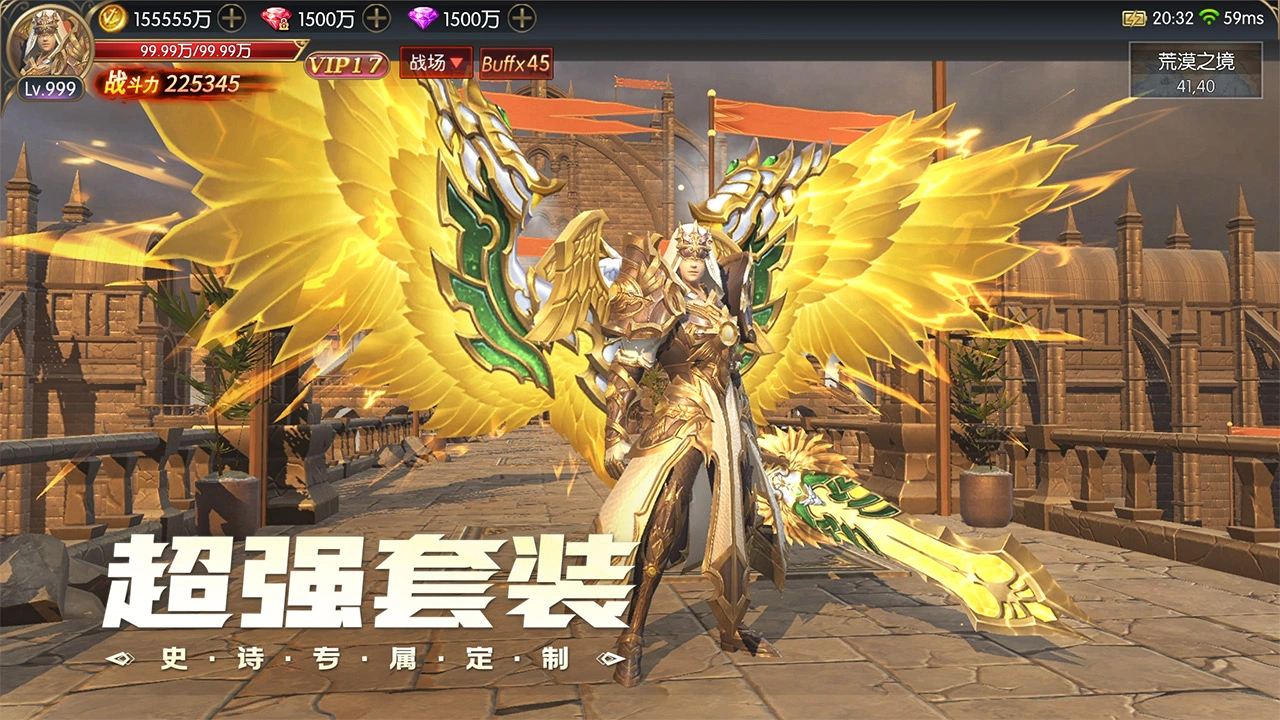Click the locked red gem currency icon
Image resolution: width=1280 pixels, height=720 pixels.
[278, 17]
